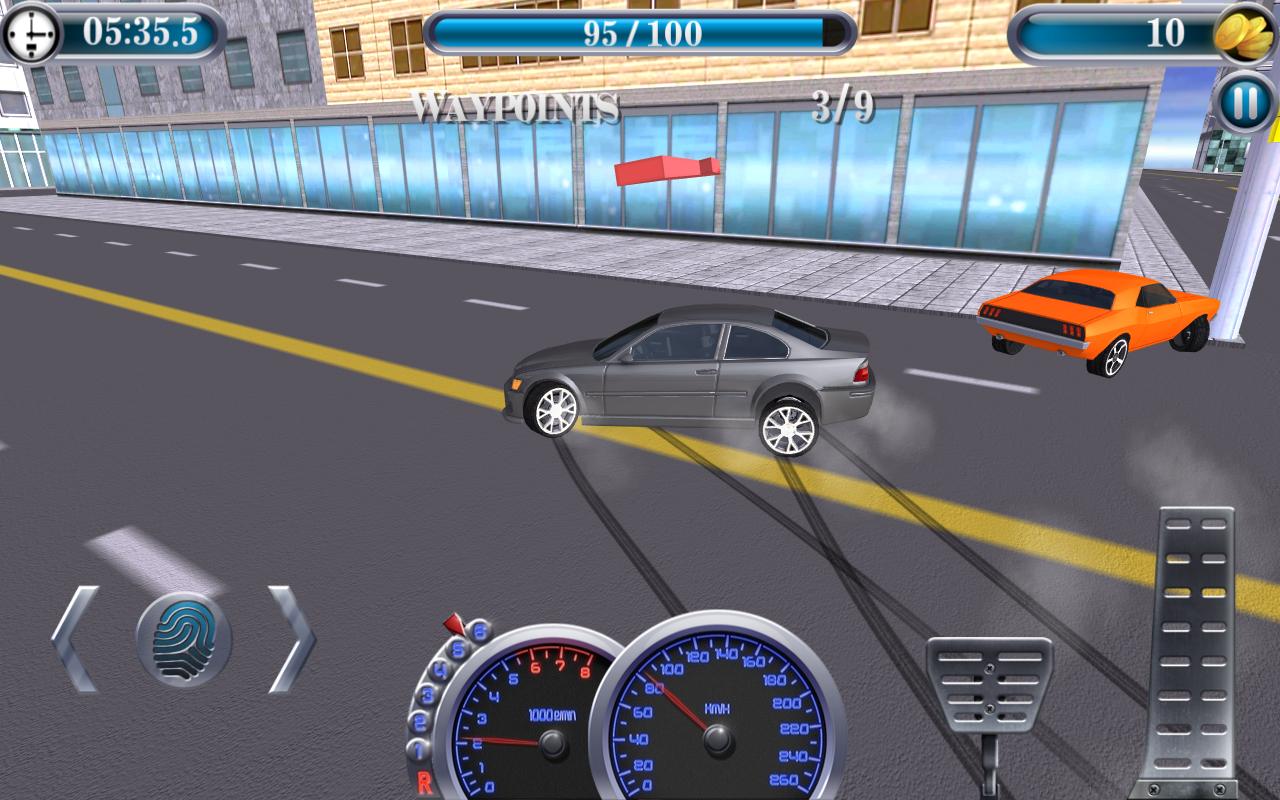Steer left with the left chevron
The height and width of the screenshot is (800, 1280).
[x=75, y=638]
